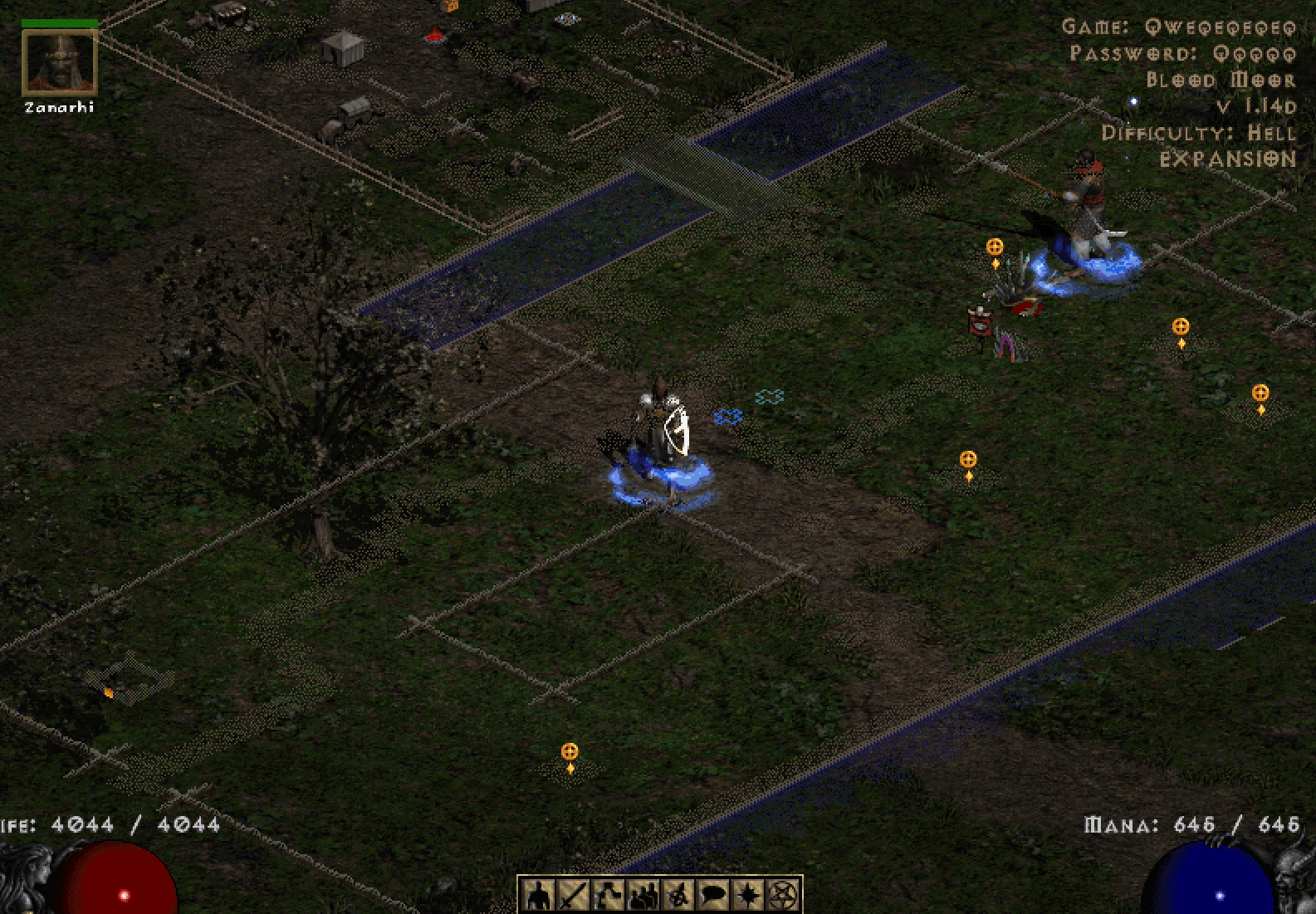Select the player character on the path

pos(660,432)
